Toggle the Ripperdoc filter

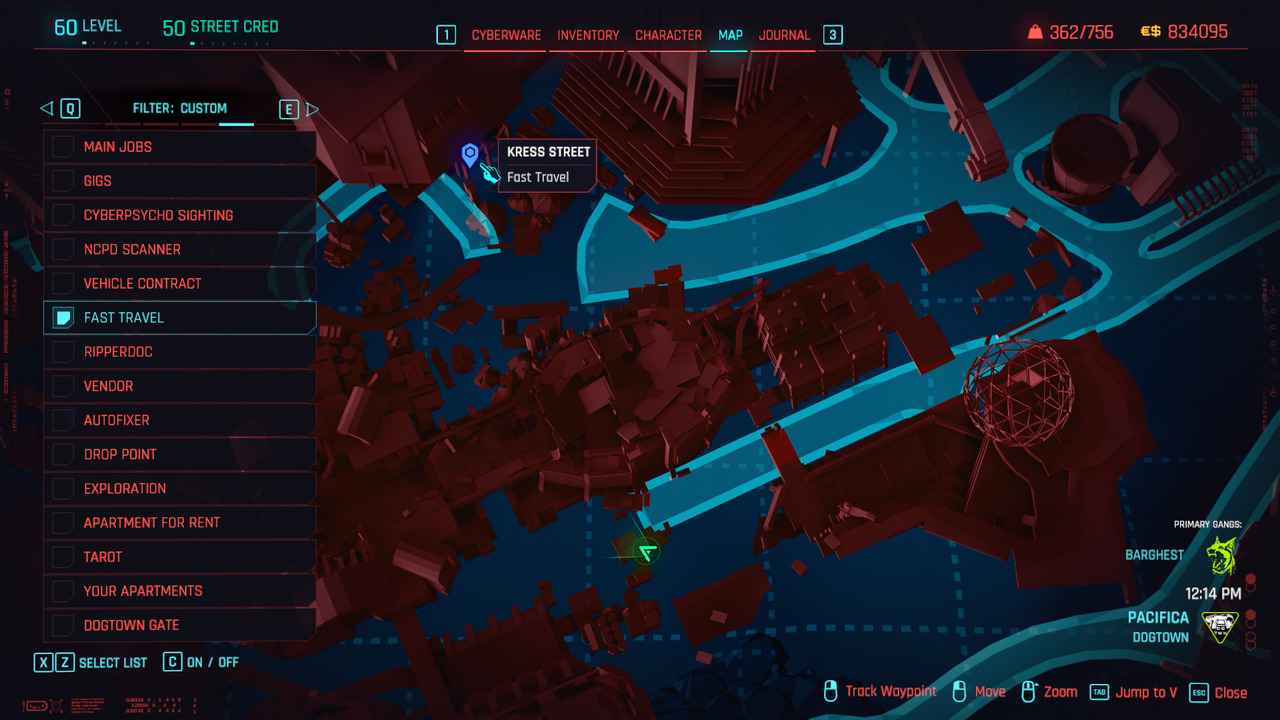(x=63, y=352)
